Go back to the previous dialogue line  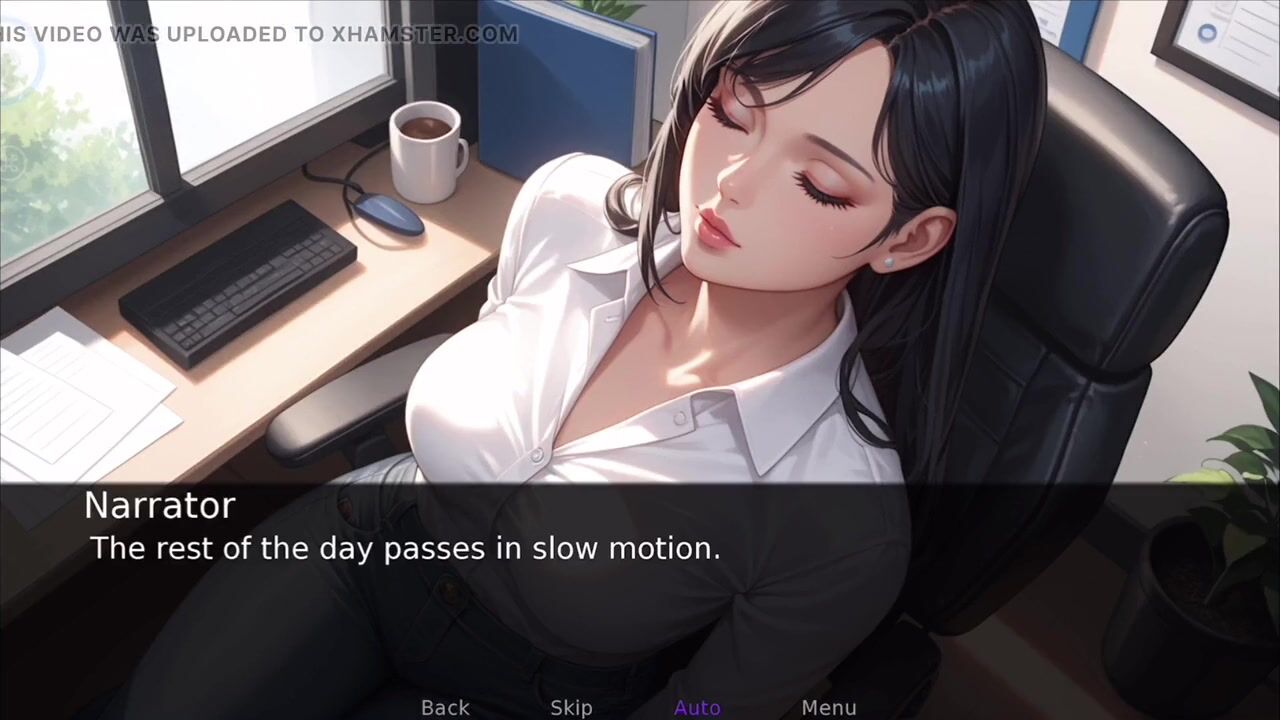click(x=445, y=708)
